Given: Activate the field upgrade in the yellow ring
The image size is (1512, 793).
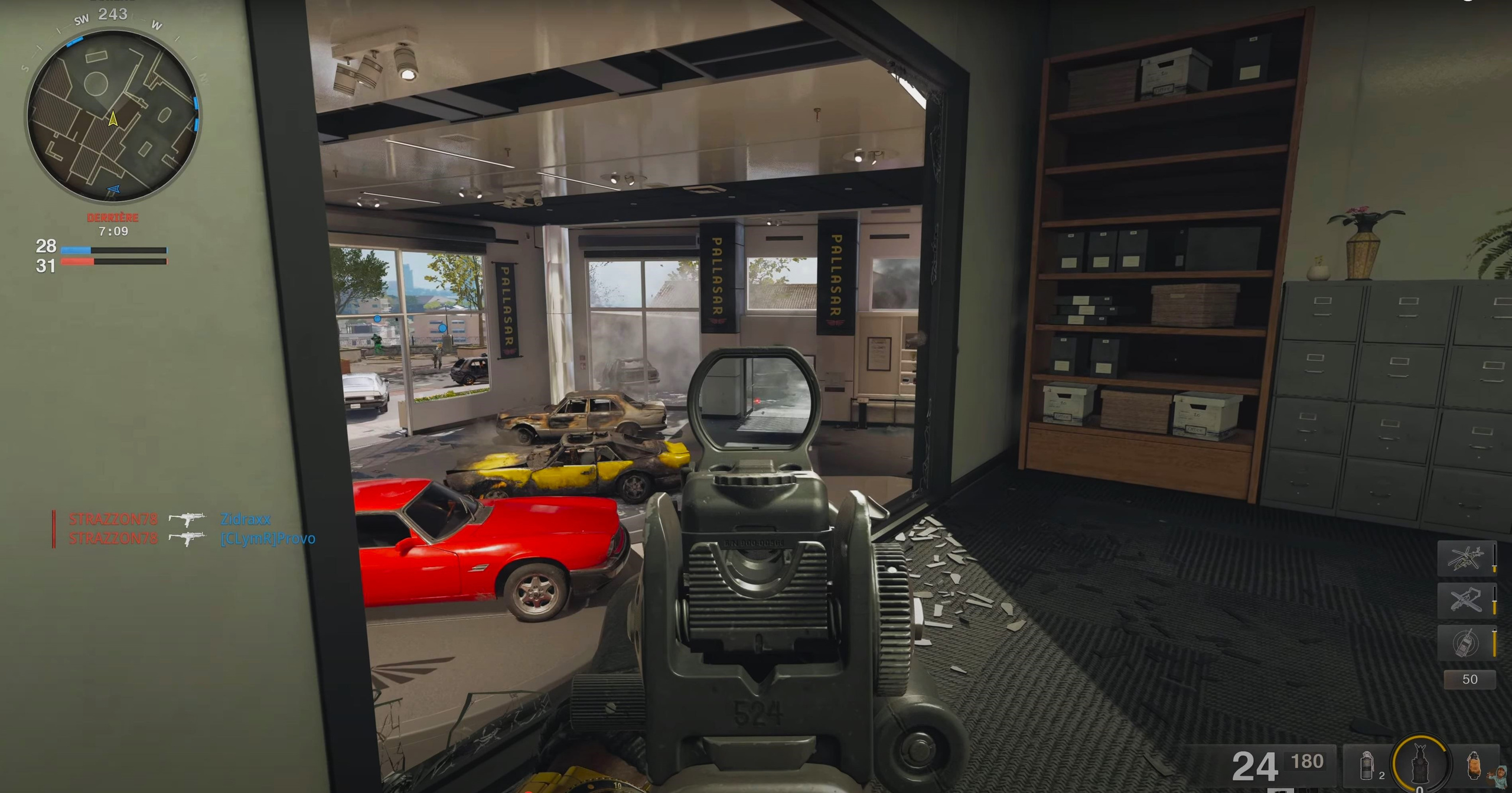Looking at the screenshot, I should 1420,764.
